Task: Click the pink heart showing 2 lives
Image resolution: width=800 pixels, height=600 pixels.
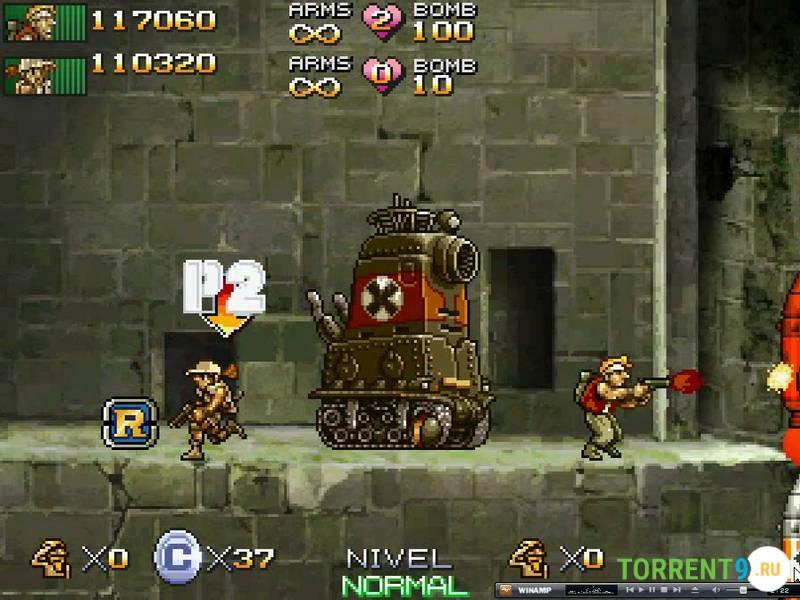Action: [381, 22]
